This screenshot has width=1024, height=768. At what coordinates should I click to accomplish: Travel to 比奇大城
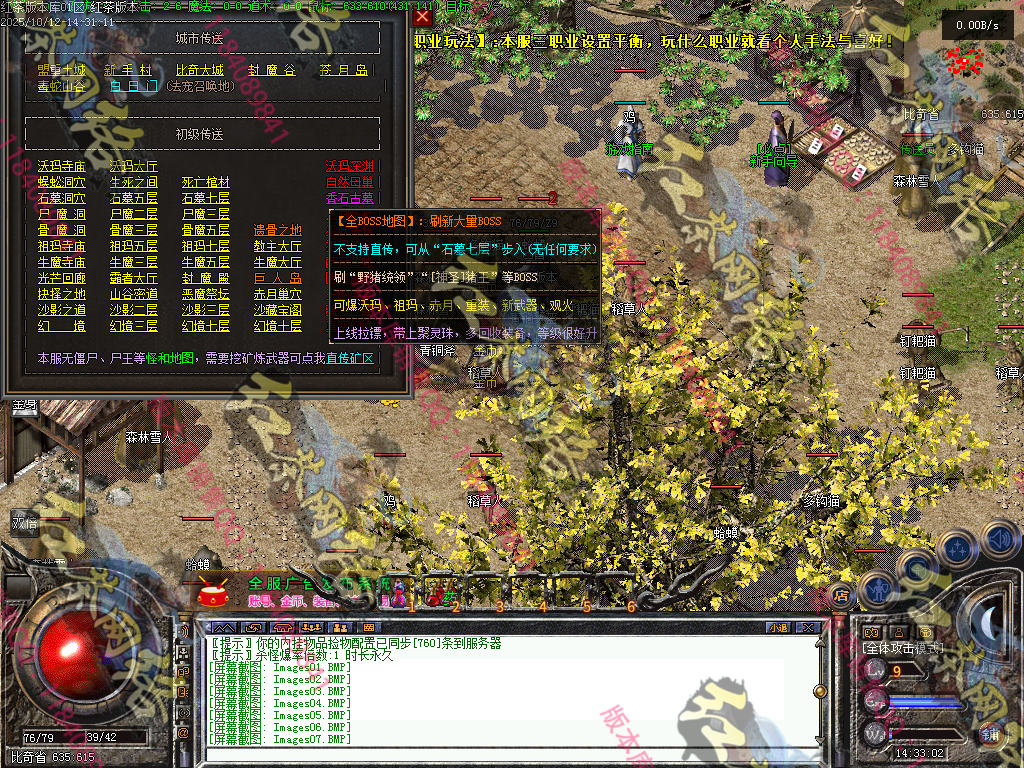point(200,70)
